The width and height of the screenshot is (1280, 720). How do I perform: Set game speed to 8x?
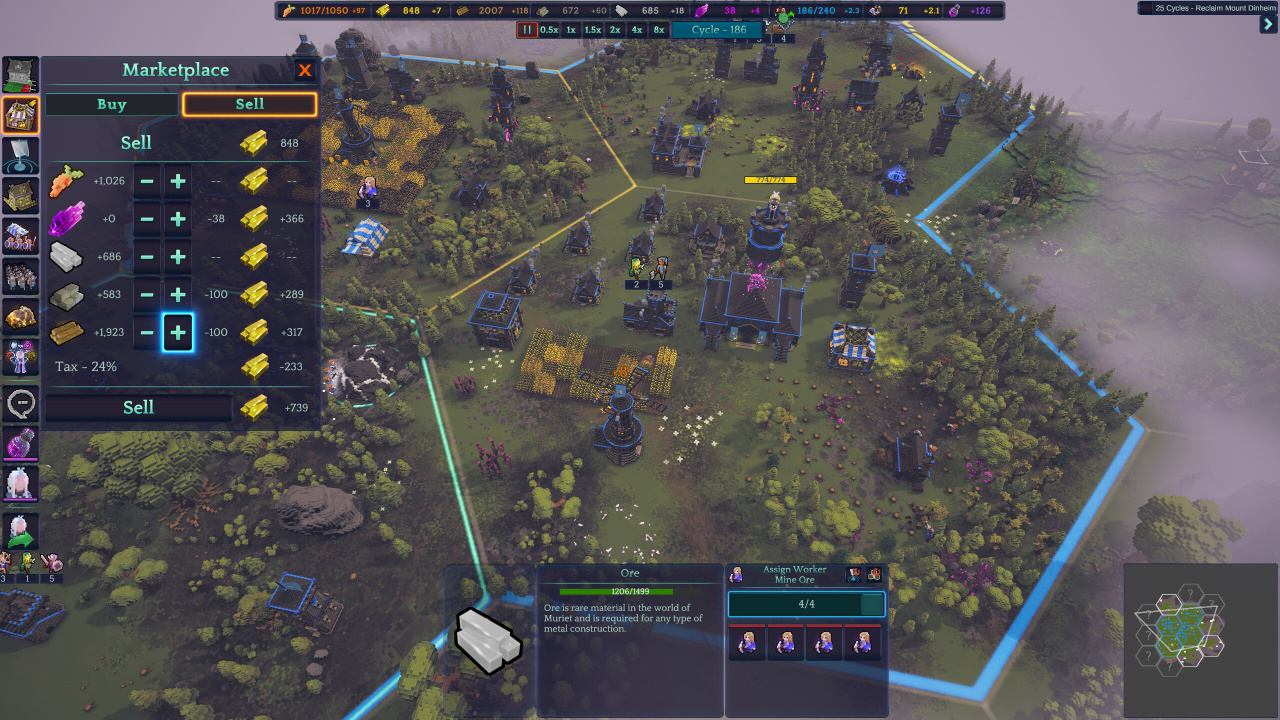(659, 30)
